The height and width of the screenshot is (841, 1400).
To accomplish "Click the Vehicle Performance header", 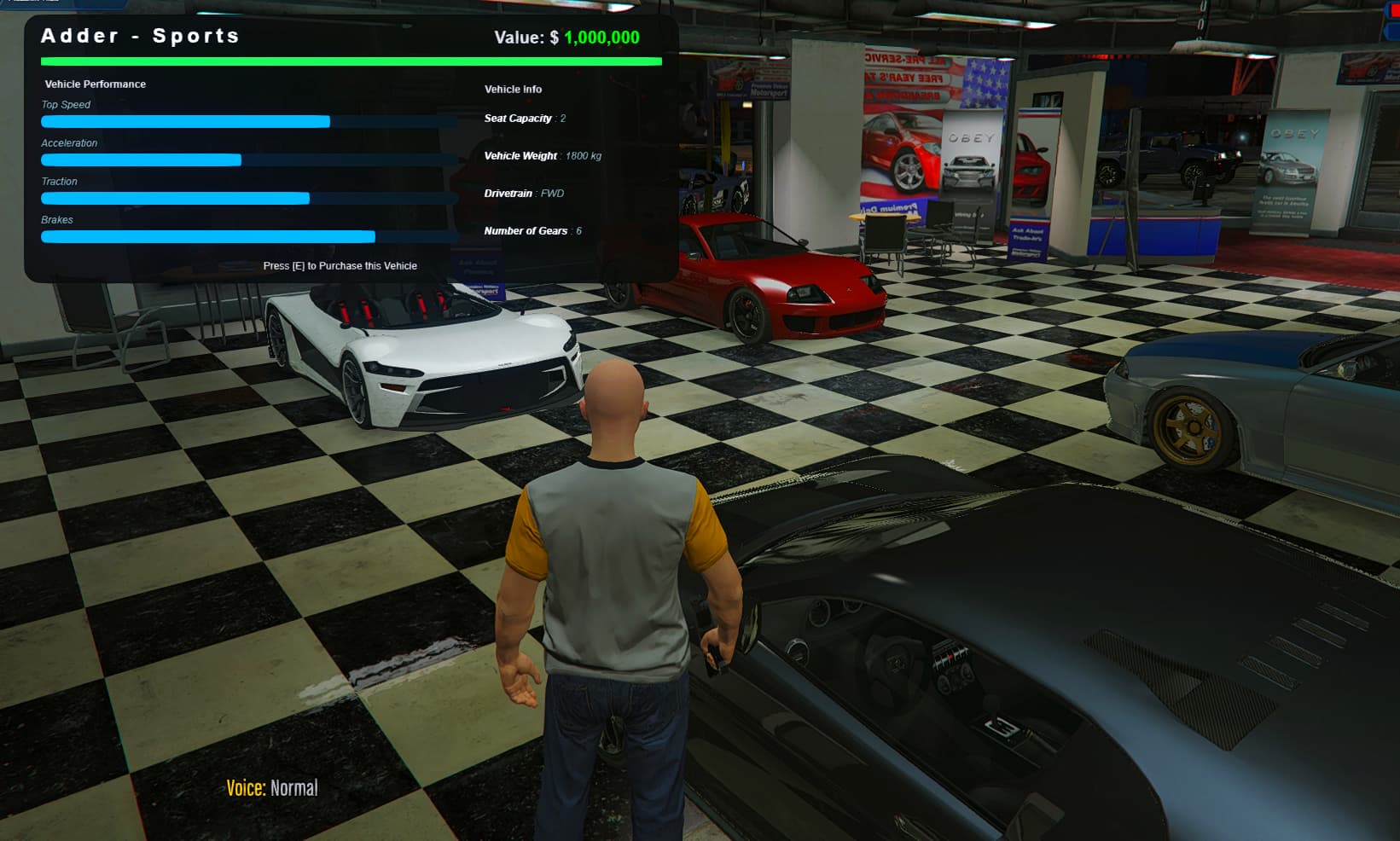I will pyautogui.click(x=94, y=84).
